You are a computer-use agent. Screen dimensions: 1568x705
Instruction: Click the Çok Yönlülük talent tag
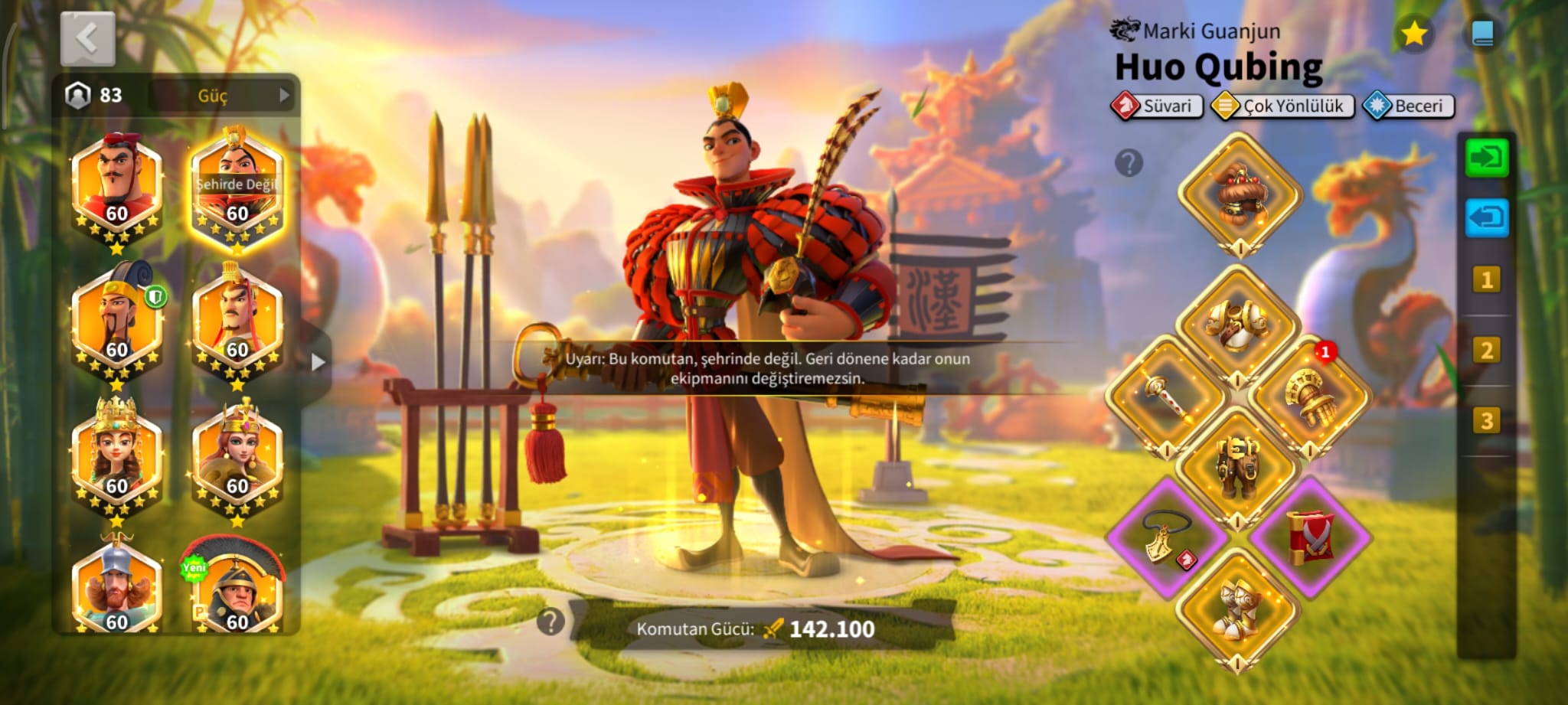[1282, 106]
